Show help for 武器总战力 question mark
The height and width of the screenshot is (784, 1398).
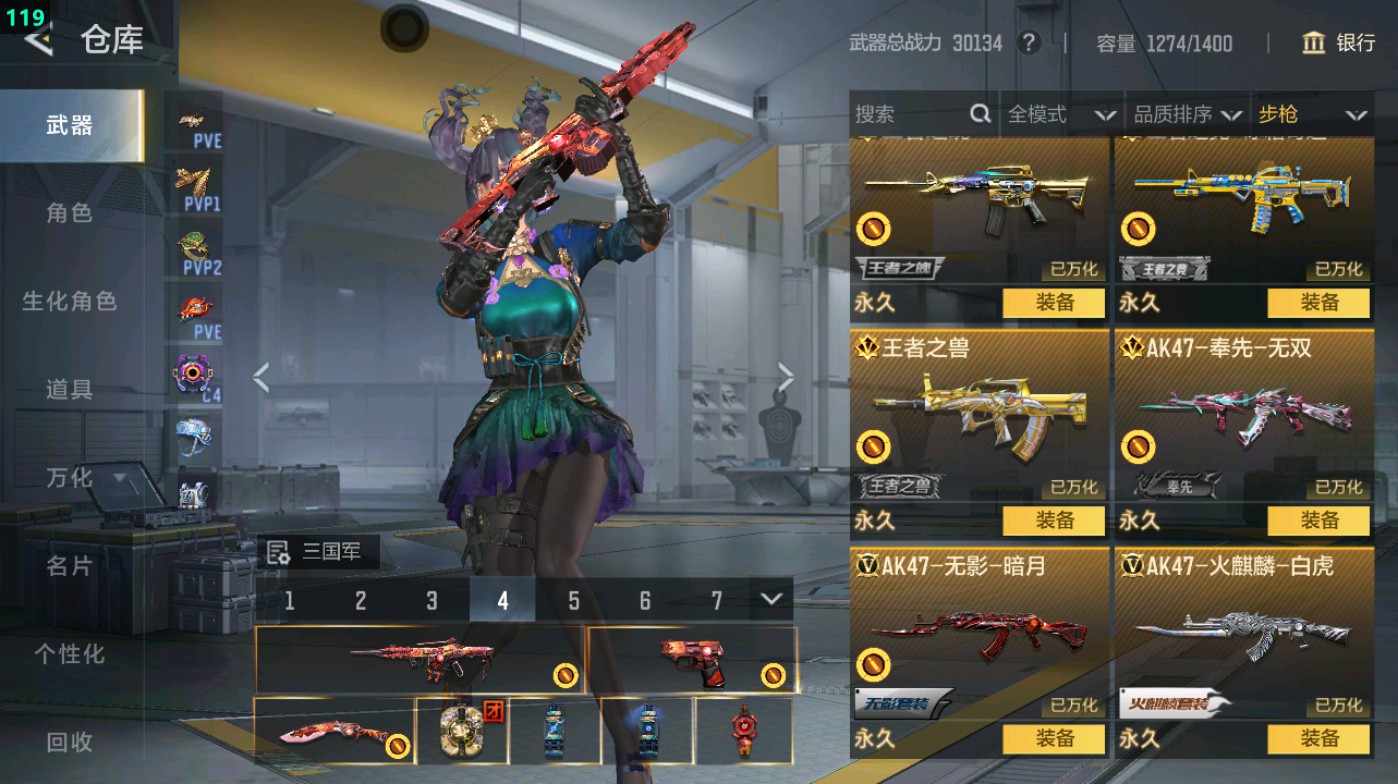[1027, 43]
